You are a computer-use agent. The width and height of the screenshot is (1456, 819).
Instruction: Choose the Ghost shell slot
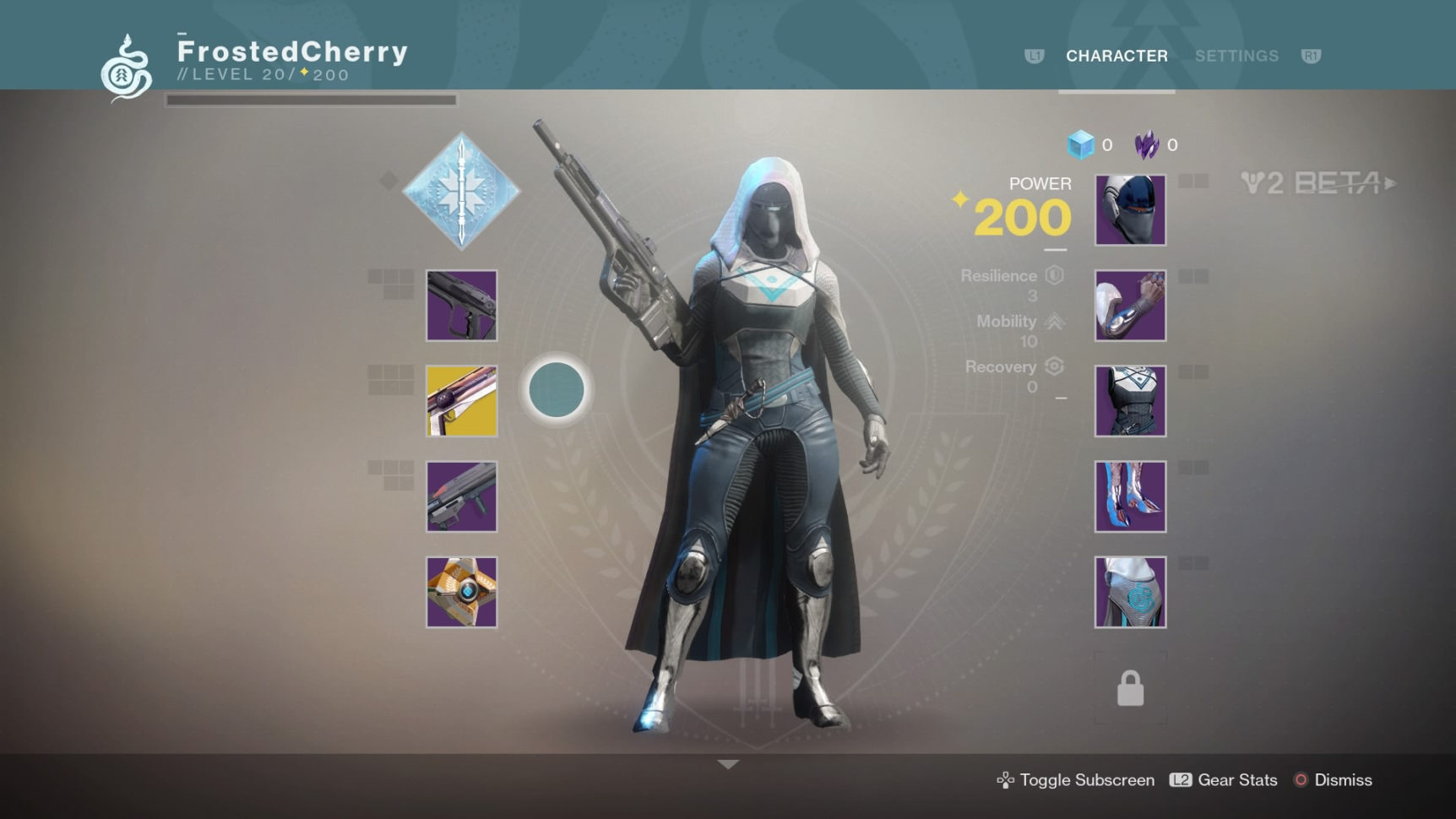(461, 592)
